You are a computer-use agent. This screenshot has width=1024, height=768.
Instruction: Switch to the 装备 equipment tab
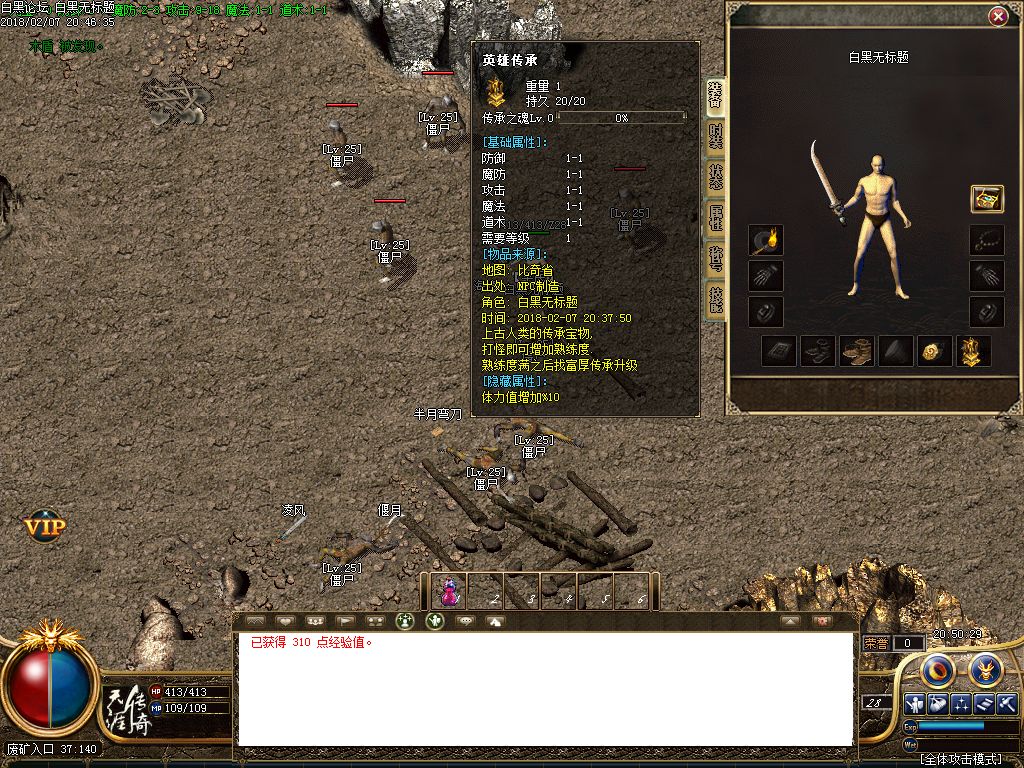point(715,95)
